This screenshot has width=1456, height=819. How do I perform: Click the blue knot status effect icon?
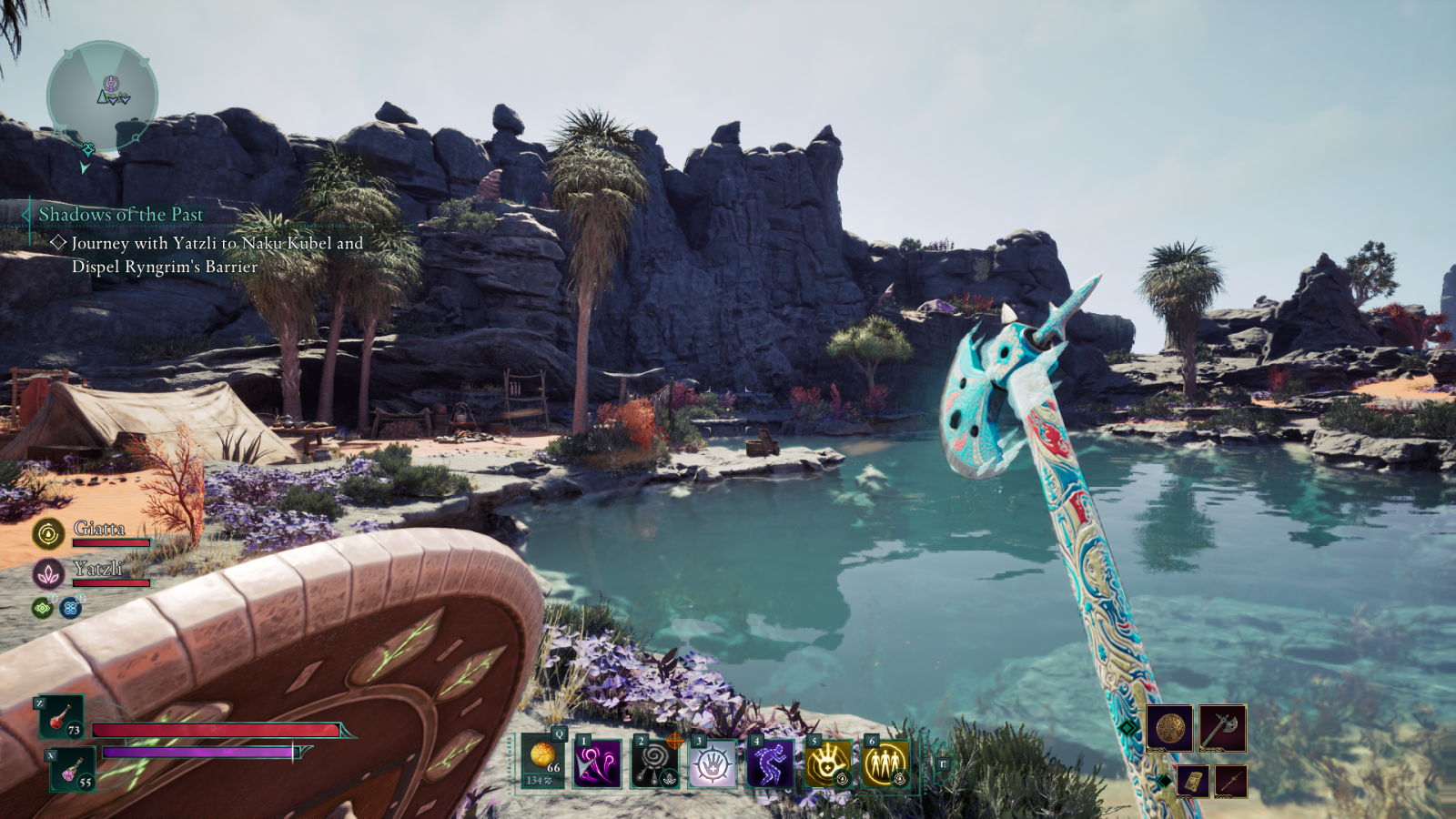(x=70, y=608)
